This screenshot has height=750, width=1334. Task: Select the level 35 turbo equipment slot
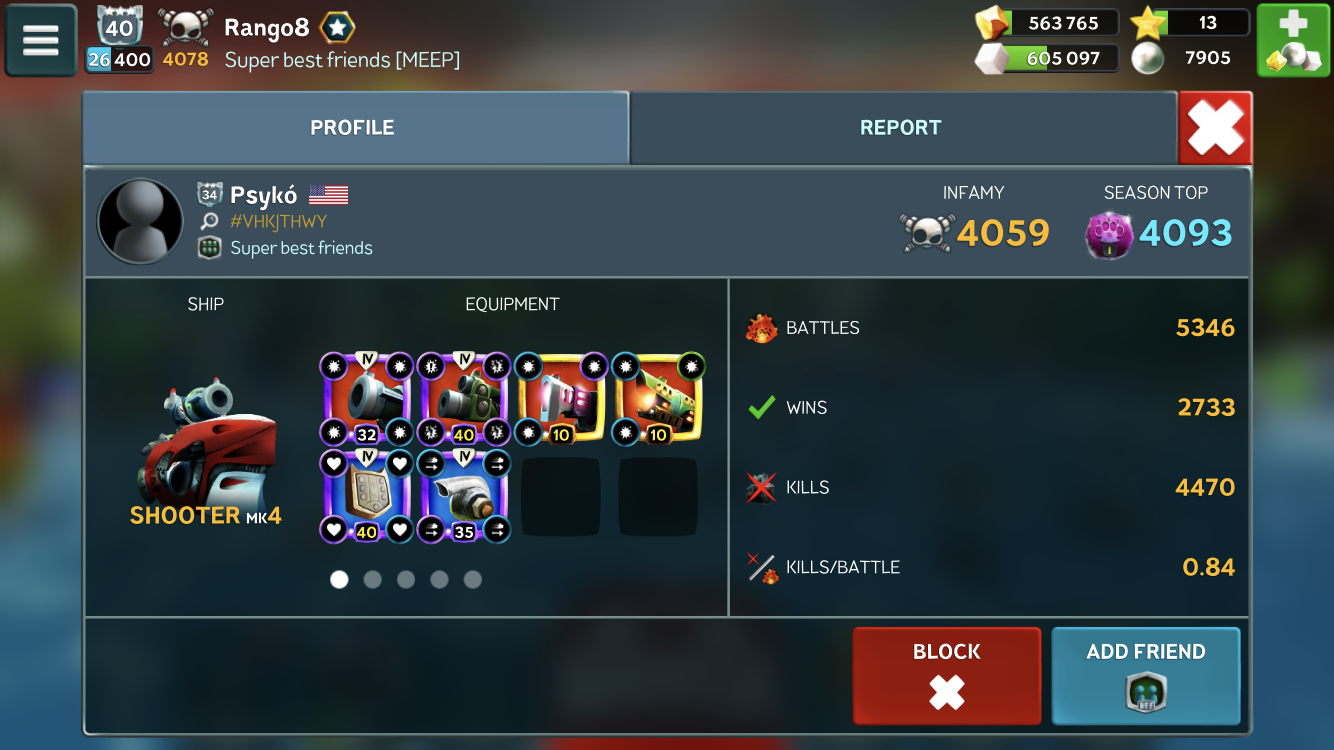coord(463,495)
